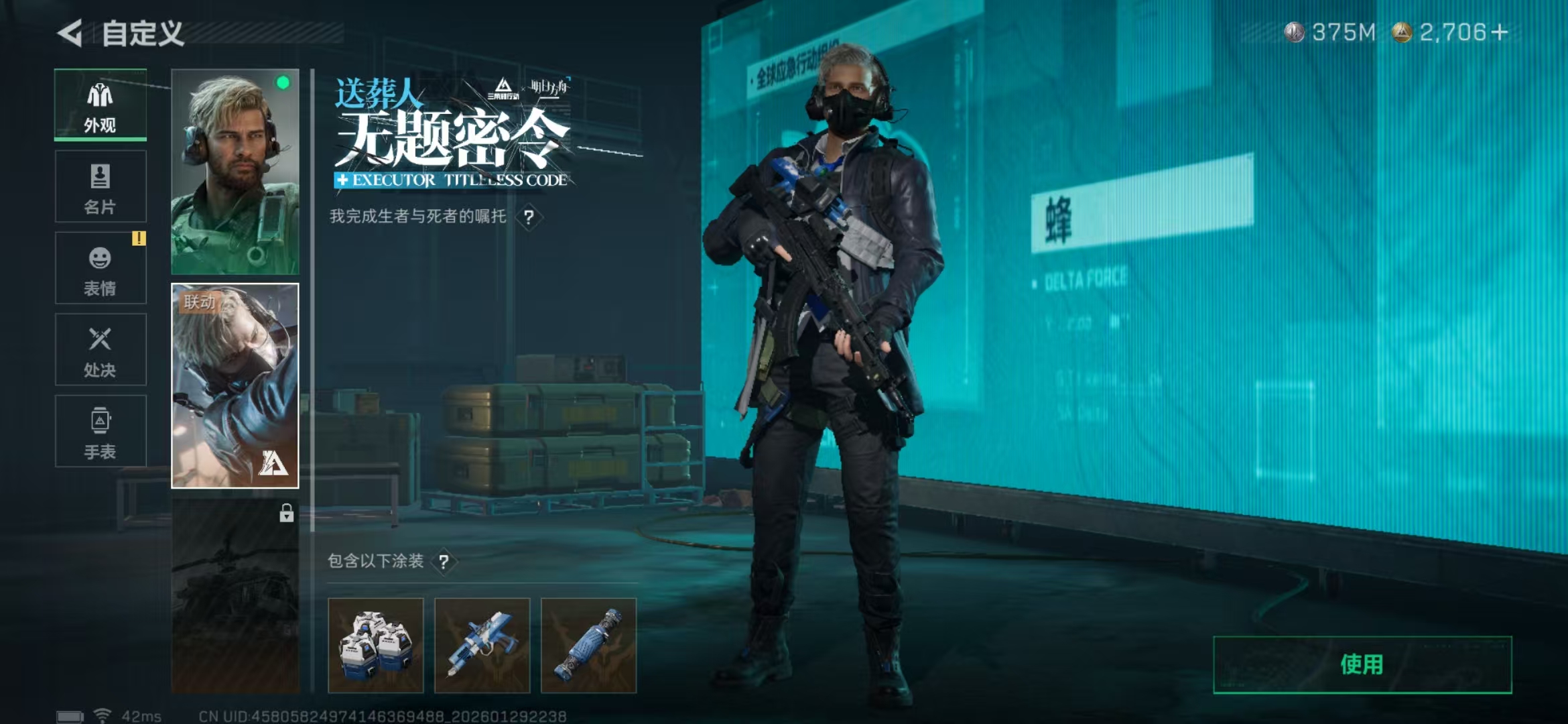
Task: Switch to the 名片 name card tab
Action: 99,186
